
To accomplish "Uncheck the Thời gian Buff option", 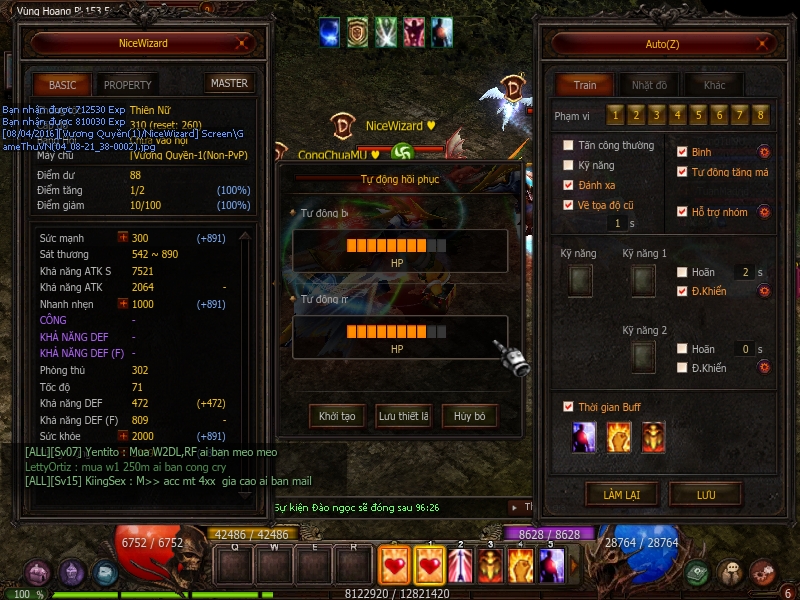I will click(x=569, y=407).
